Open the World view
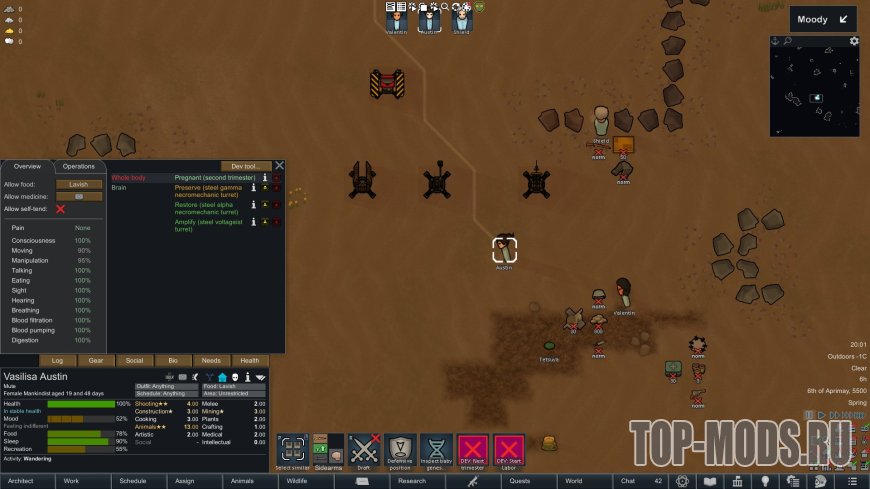This screenshot has width=870, height=489. (573, 481)
